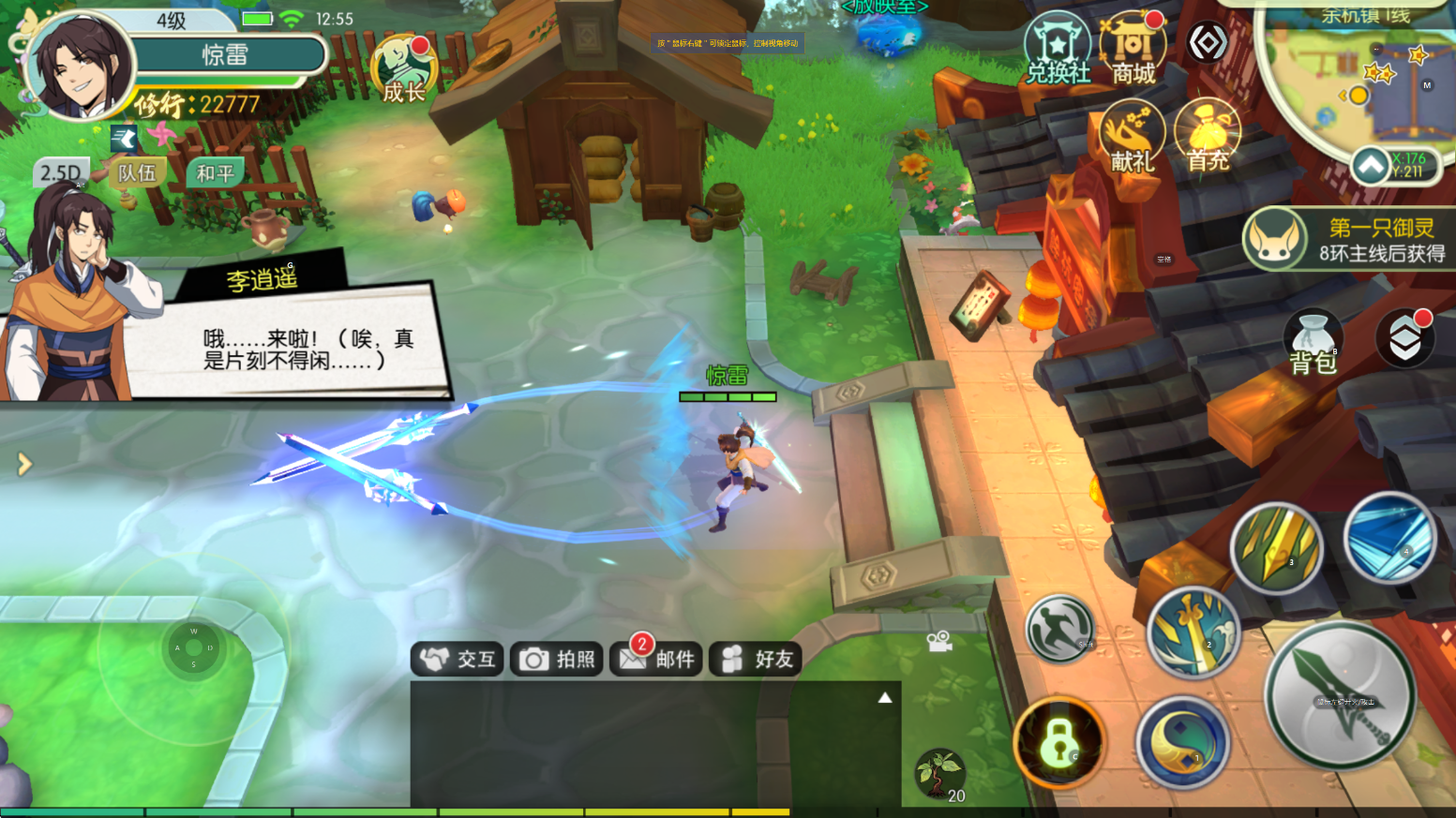
Task: Activate the running figure dash skill
Action: 1059,630
